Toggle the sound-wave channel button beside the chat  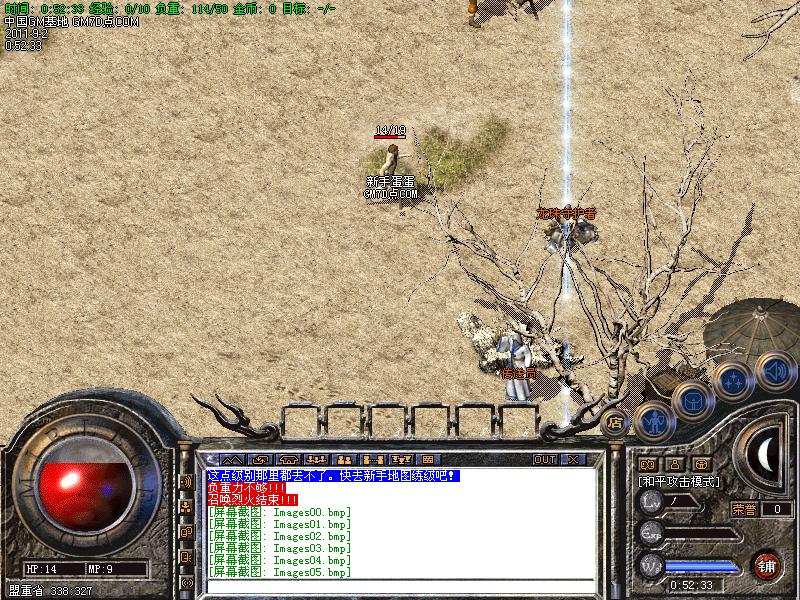[x=187, y=481]
